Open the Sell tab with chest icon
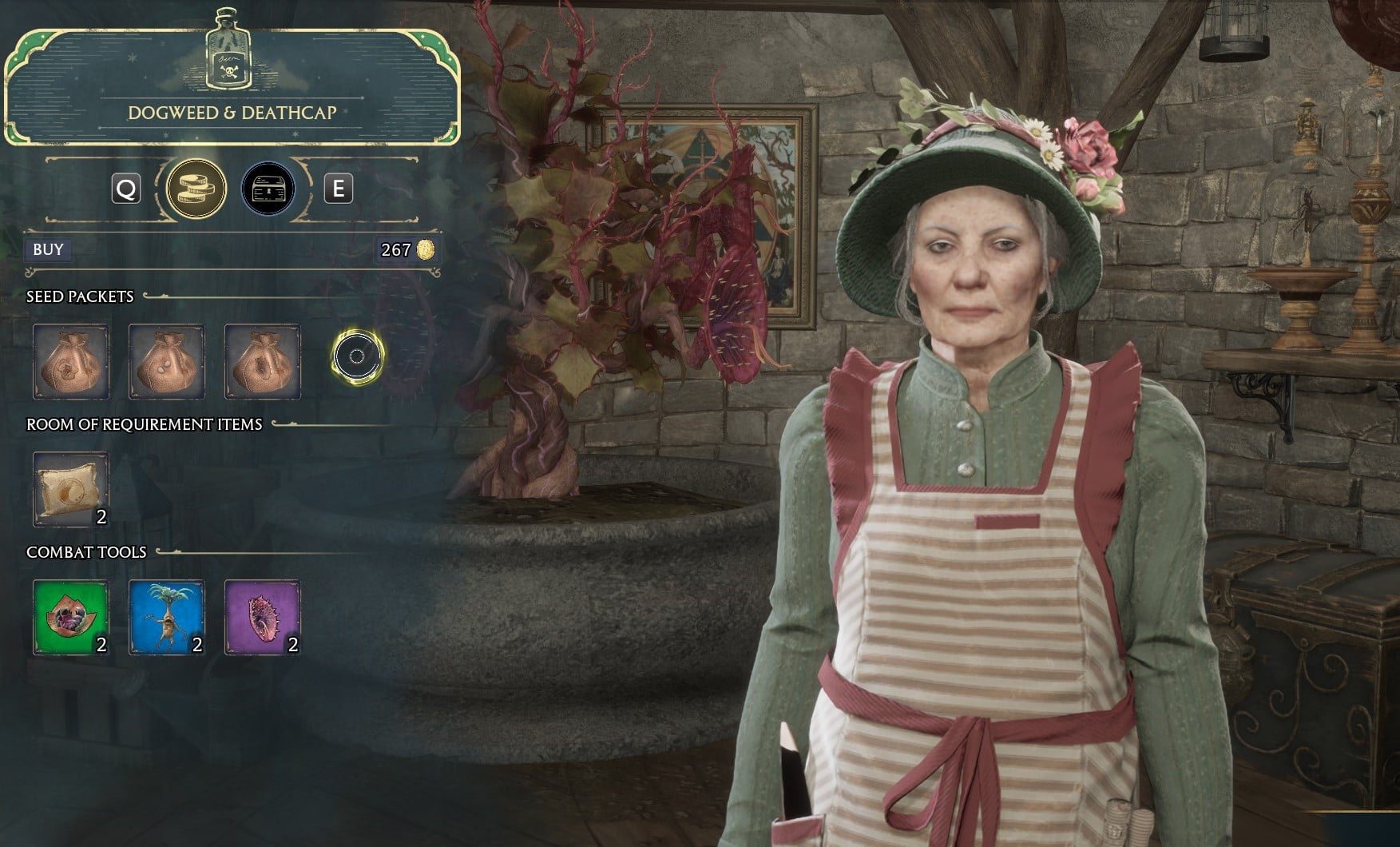Image resolution: width=1400 pixels, height=847 pixels. click(x=268, y=189)
